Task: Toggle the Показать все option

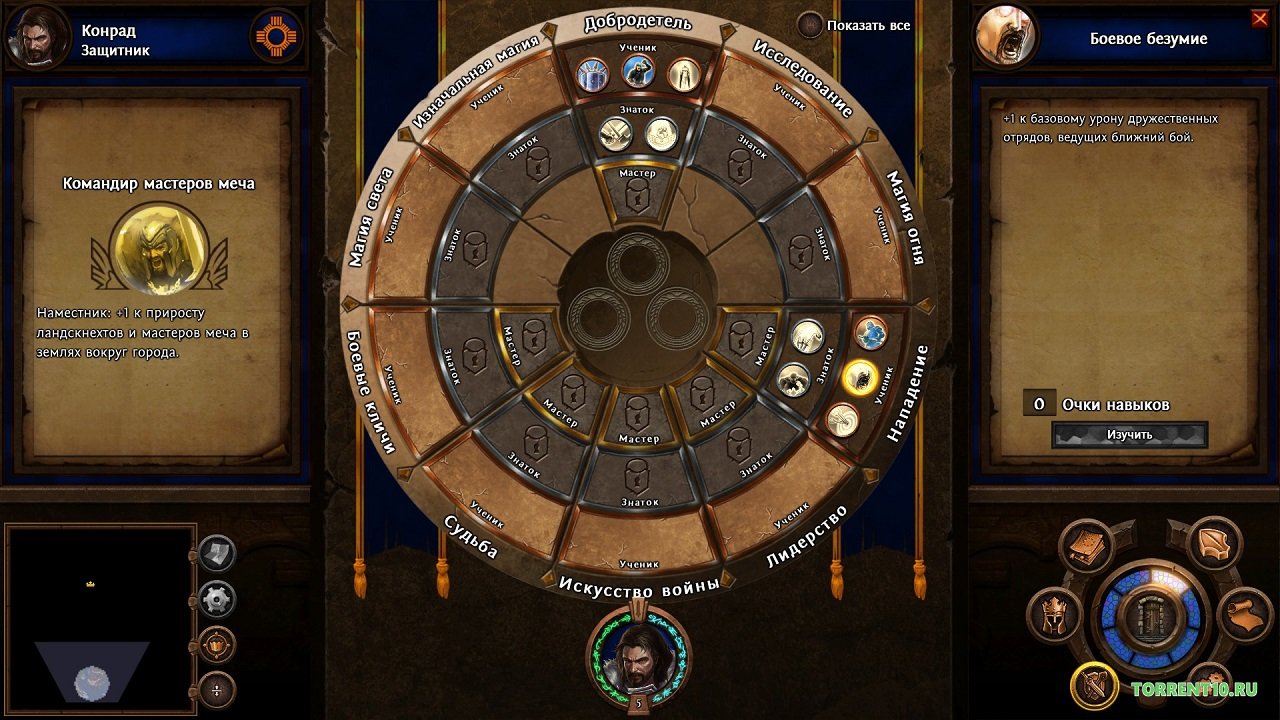Action: [x=811, y=25]
